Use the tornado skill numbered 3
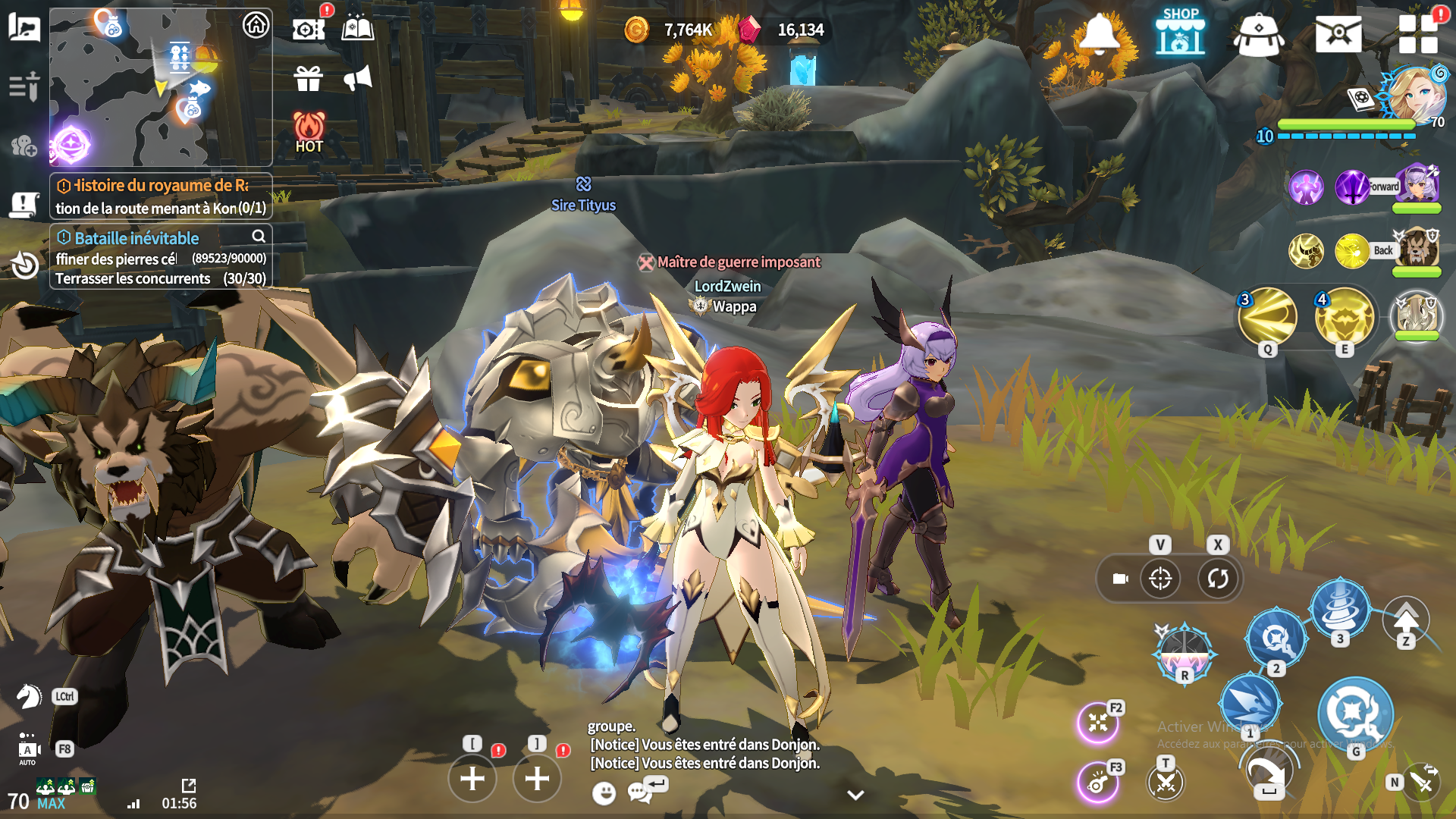Screen dimensions: 1456x819 coord(1340,607)
